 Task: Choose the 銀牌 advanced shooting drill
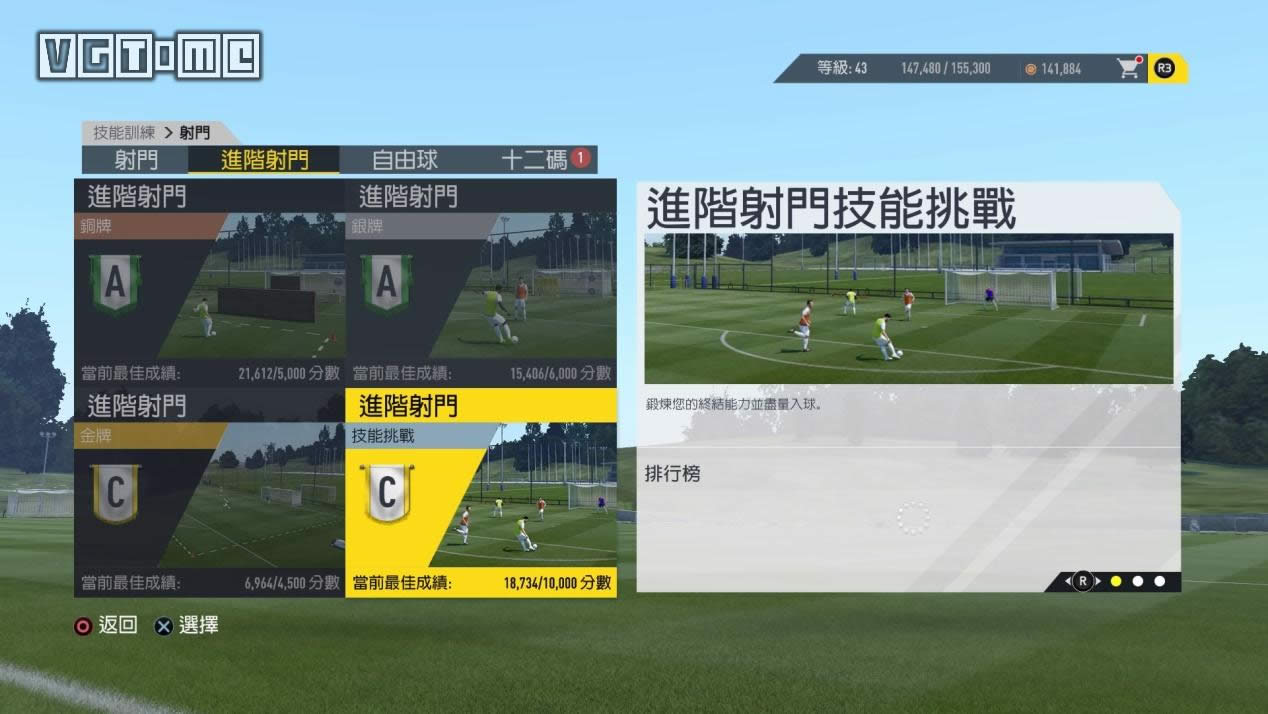481,283
